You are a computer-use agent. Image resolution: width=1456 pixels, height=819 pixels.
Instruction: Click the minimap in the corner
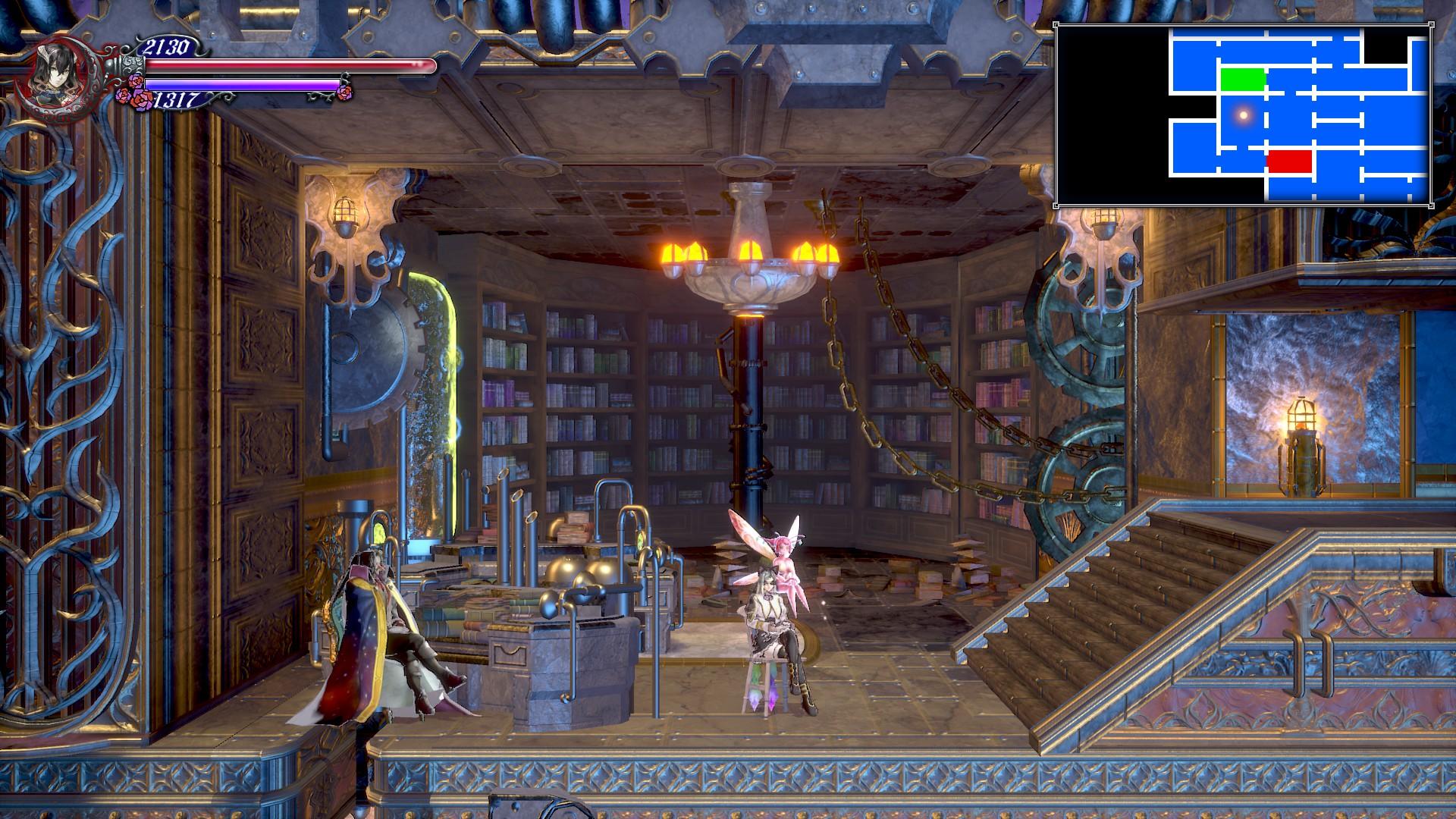pos(1243,115)
